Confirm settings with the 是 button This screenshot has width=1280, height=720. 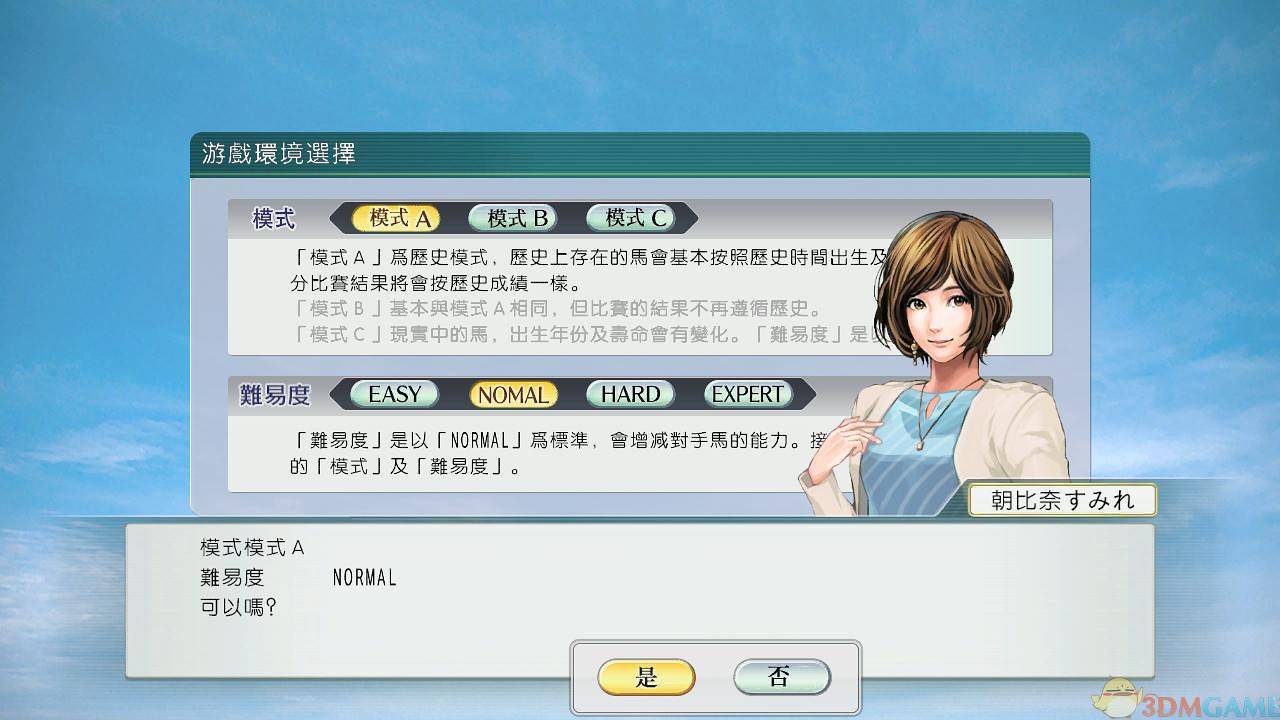point(645,677)
